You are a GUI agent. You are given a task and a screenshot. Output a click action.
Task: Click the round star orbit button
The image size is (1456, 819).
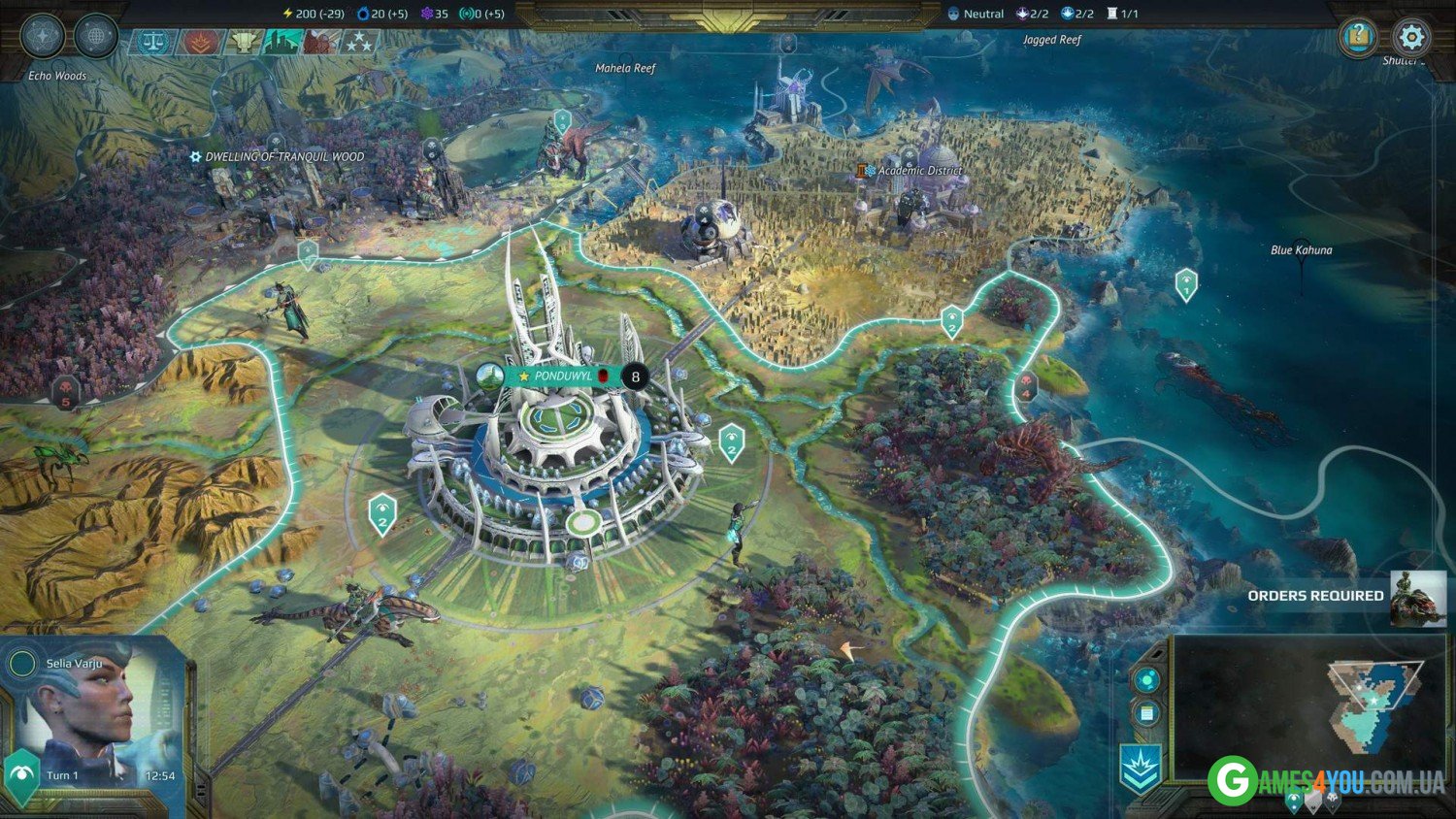pyautogui.click(x=42, y=37)
